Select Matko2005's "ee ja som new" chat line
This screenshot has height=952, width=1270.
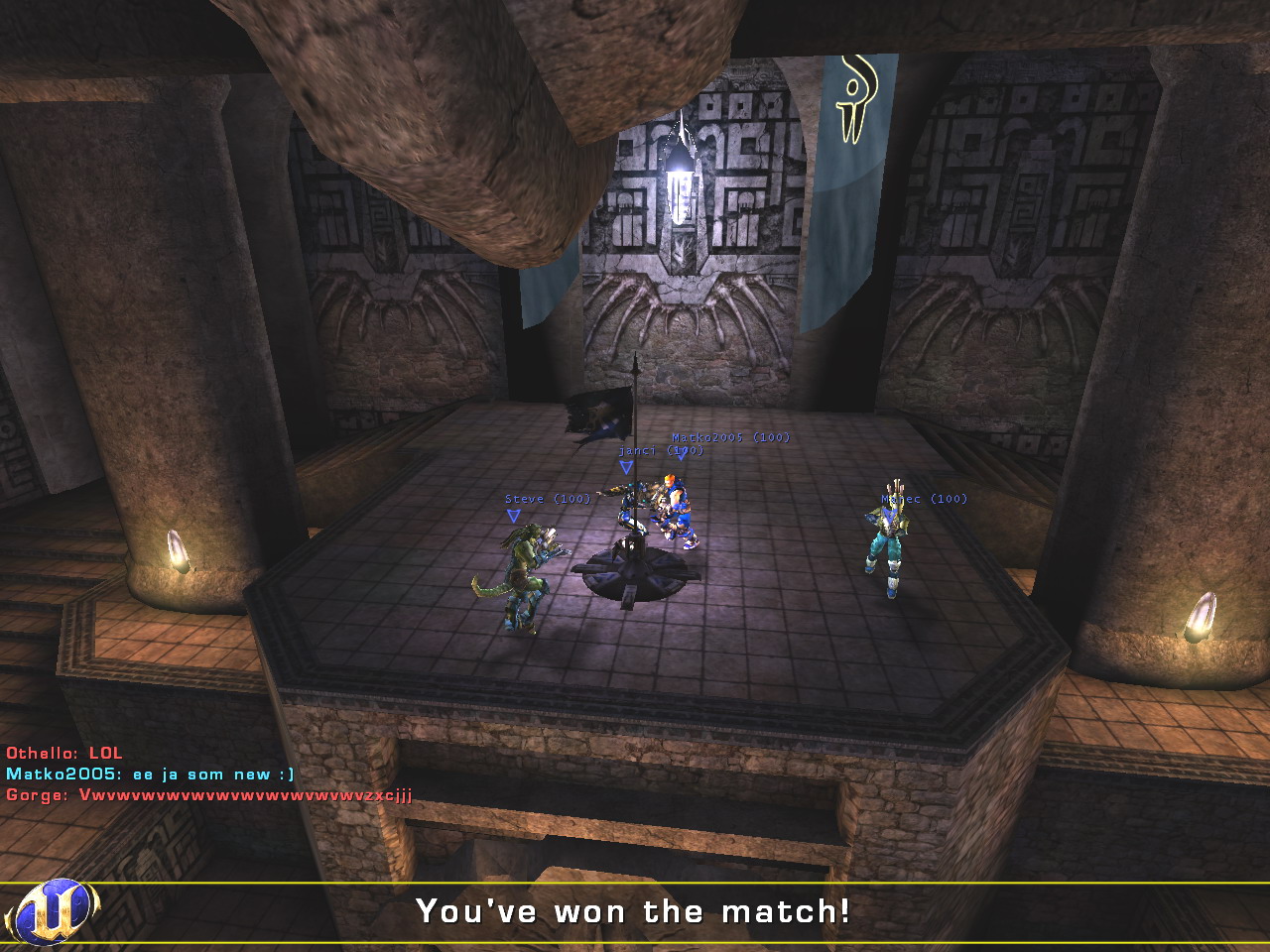point(150,774)
